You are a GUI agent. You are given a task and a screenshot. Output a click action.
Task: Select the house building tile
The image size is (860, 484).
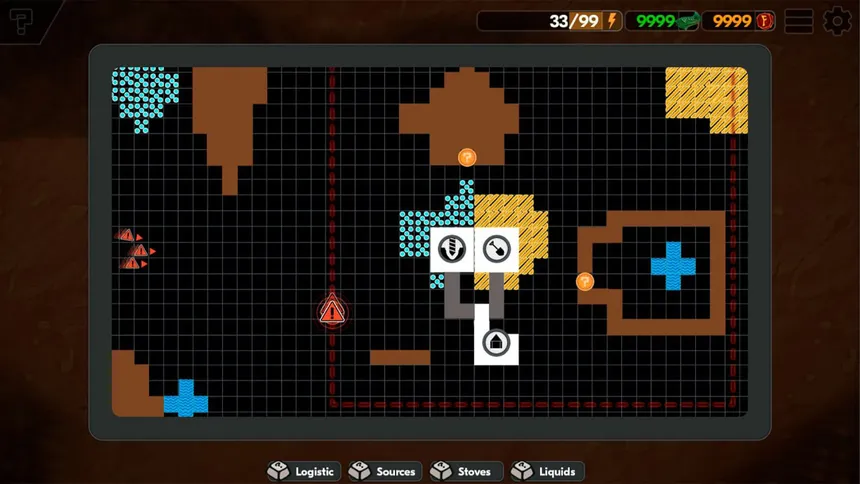click(x=495, y=343)
